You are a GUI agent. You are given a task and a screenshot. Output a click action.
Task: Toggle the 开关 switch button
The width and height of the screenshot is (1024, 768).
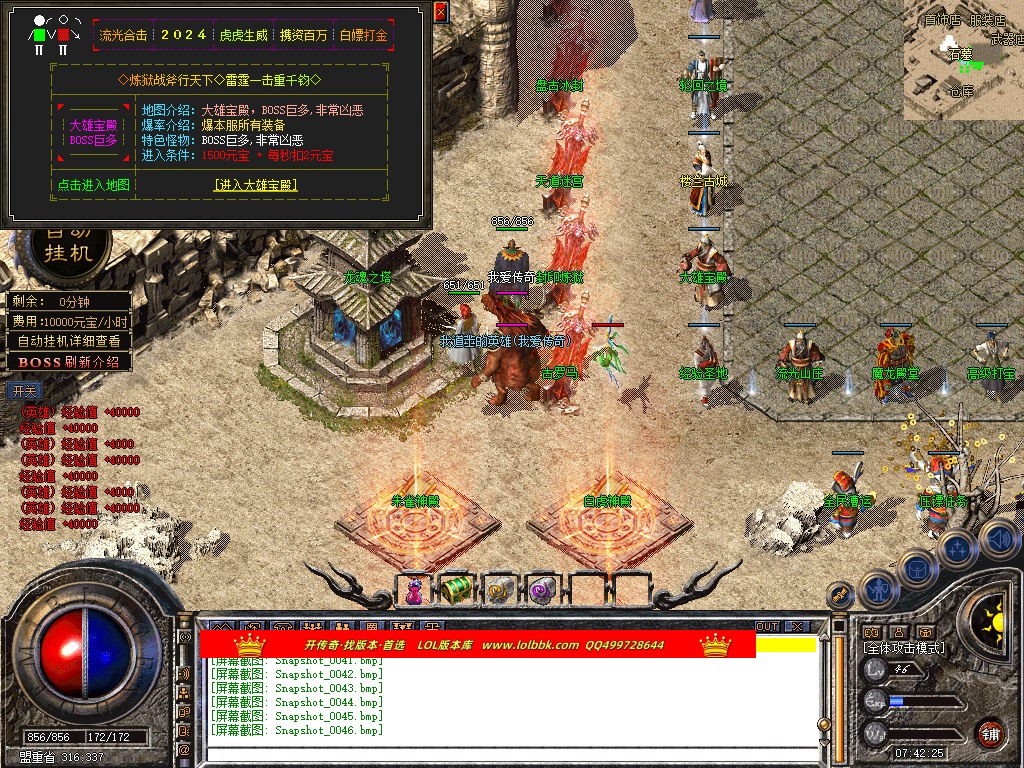22,390
